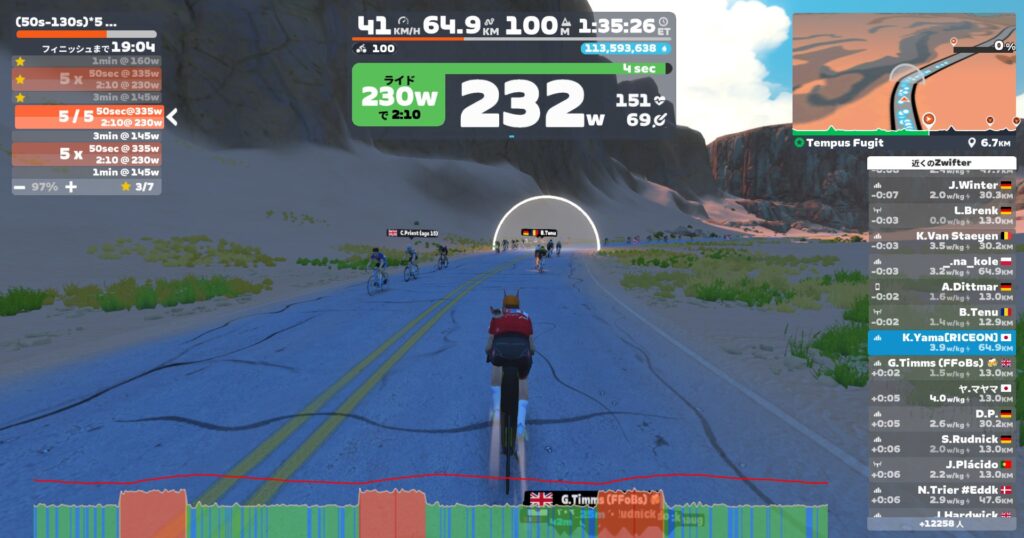
Task: Decrease workout intensity with the minus button
Action: pyautogui.click(x=20, y=187)
